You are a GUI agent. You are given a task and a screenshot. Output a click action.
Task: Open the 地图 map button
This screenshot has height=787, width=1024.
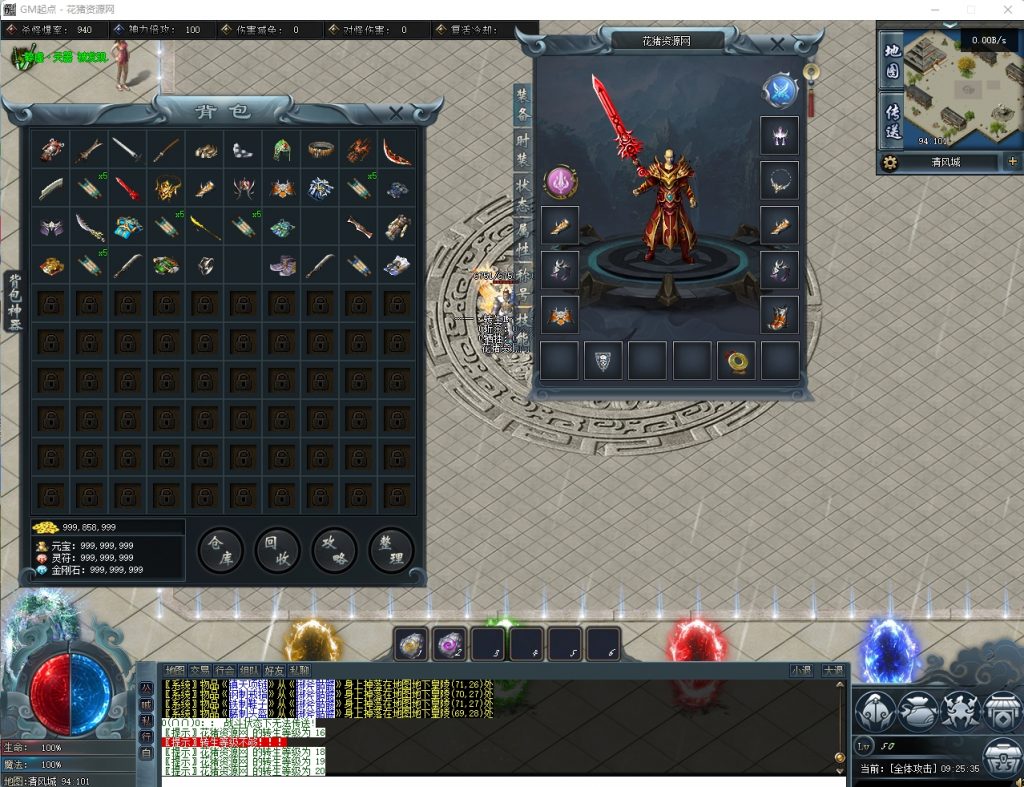pyautogui.click(x=893, y=61)
